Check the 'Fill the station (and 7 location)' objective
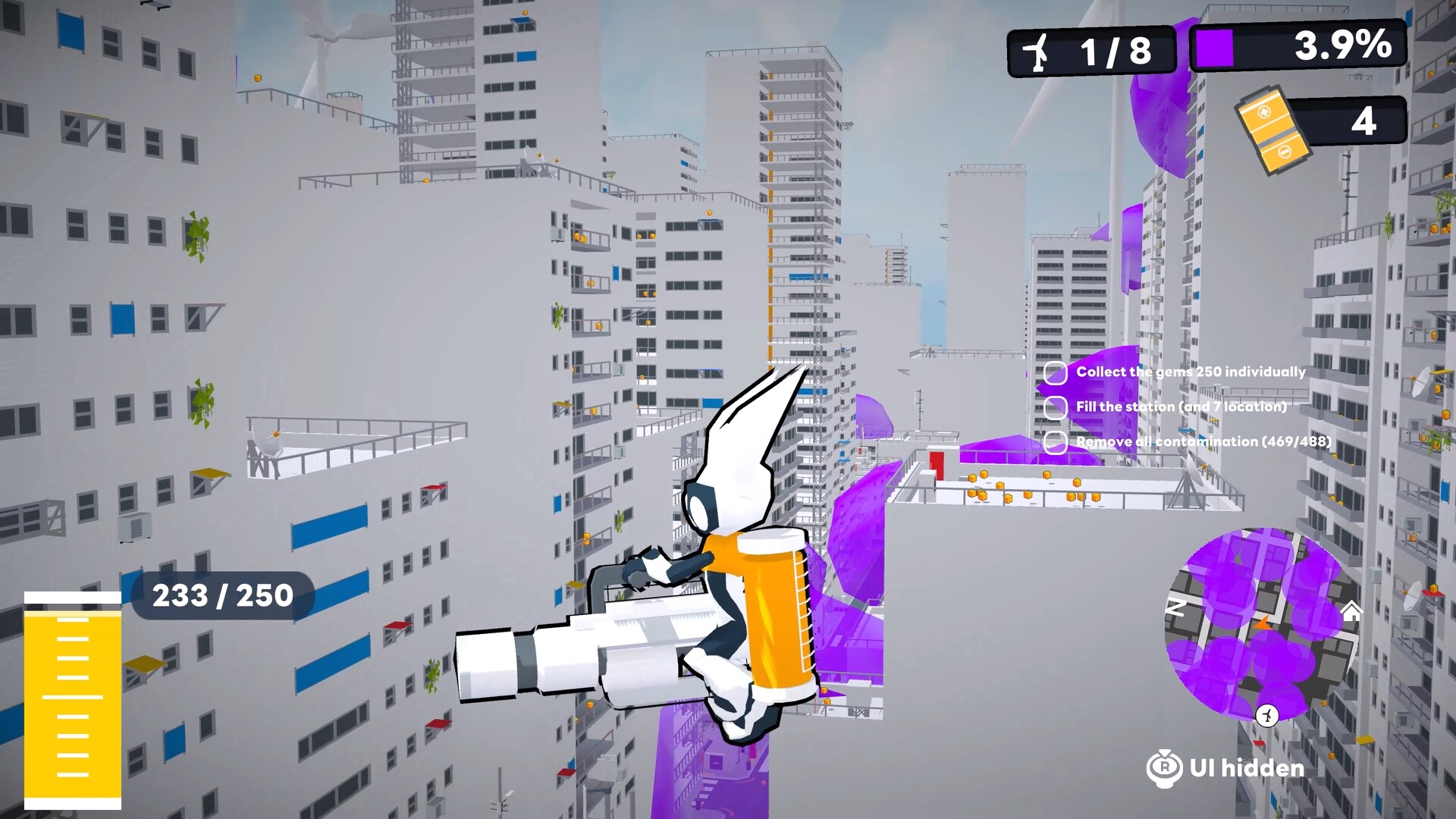The height and width of the screenshot is (819, 1456). pos(1055,407)
